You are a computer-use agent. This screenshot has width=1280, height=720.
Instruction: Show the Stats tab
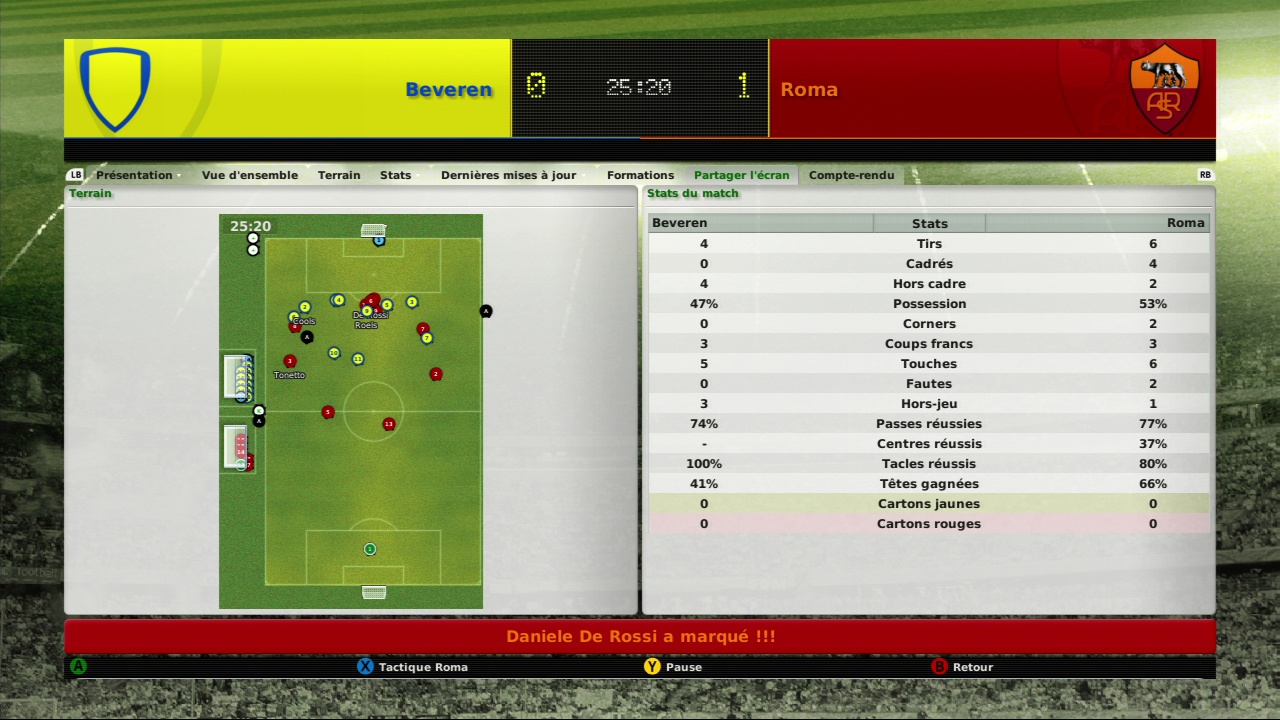coord(395,175)
